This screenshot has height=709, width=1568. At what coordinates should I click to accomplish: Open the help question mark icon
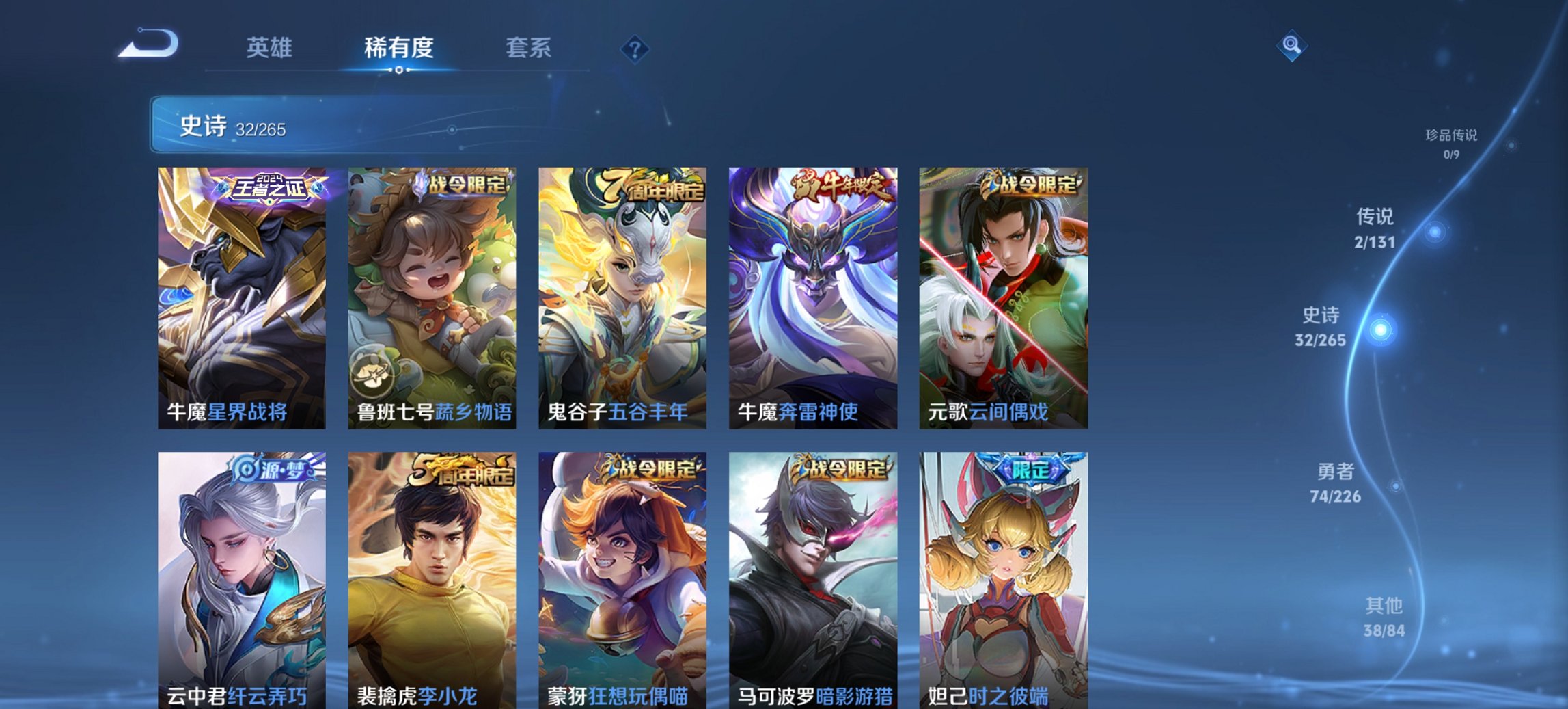tap(635, 49)
